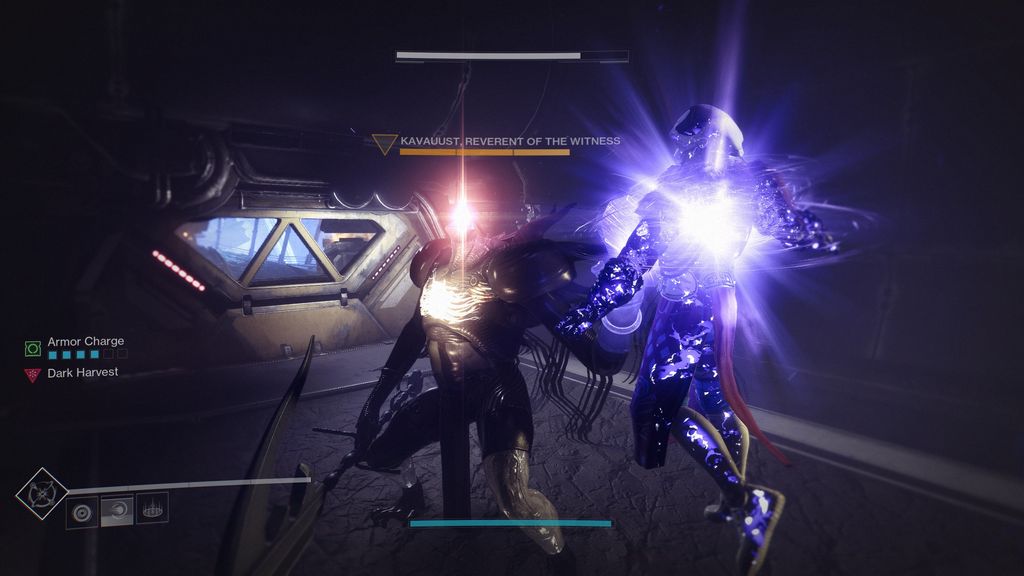Trigger the melee ability crescent icon

click(117, 509)
